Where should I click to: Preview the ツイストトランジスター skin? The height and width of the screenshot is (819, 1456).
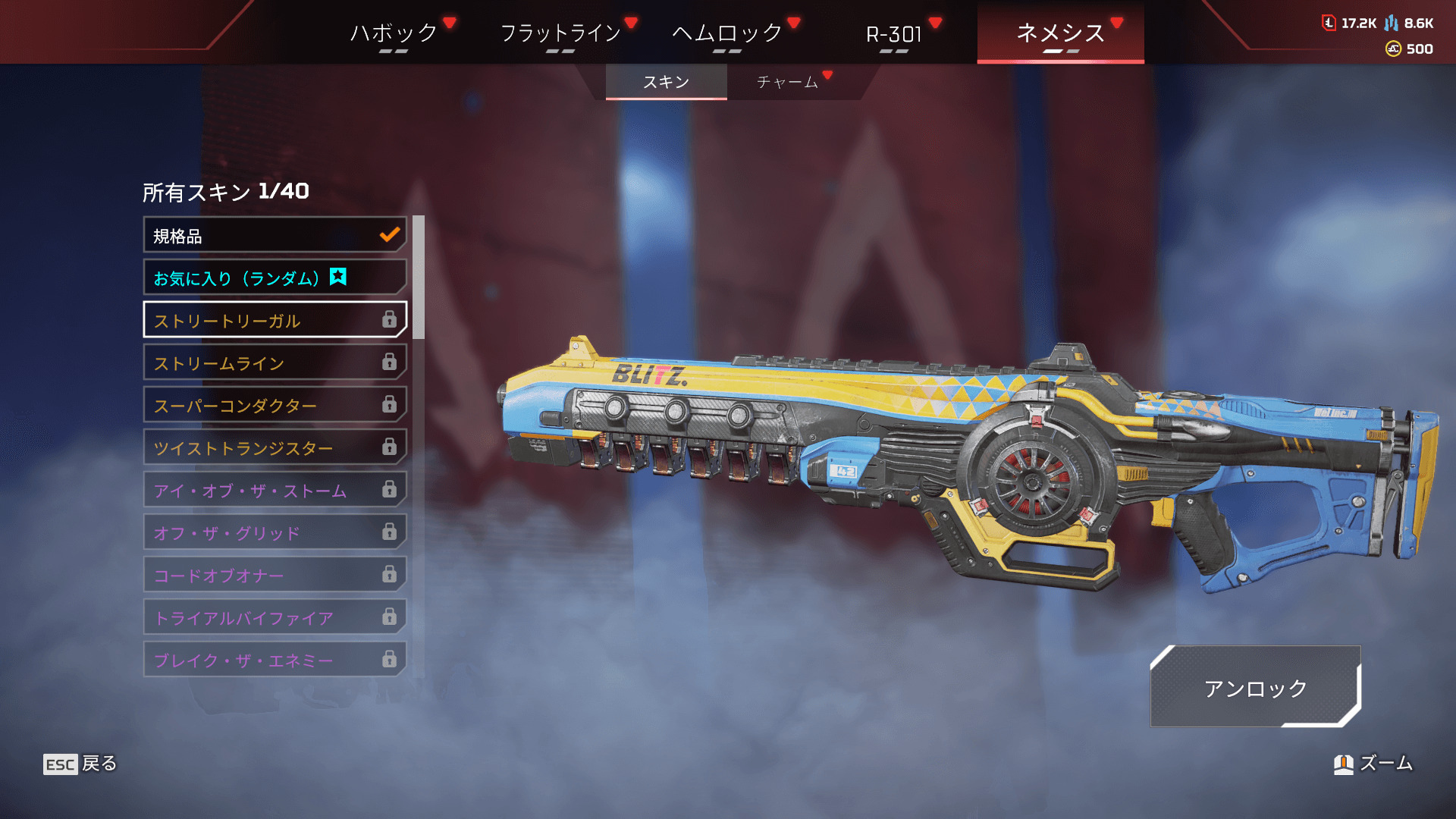point(275,448)
